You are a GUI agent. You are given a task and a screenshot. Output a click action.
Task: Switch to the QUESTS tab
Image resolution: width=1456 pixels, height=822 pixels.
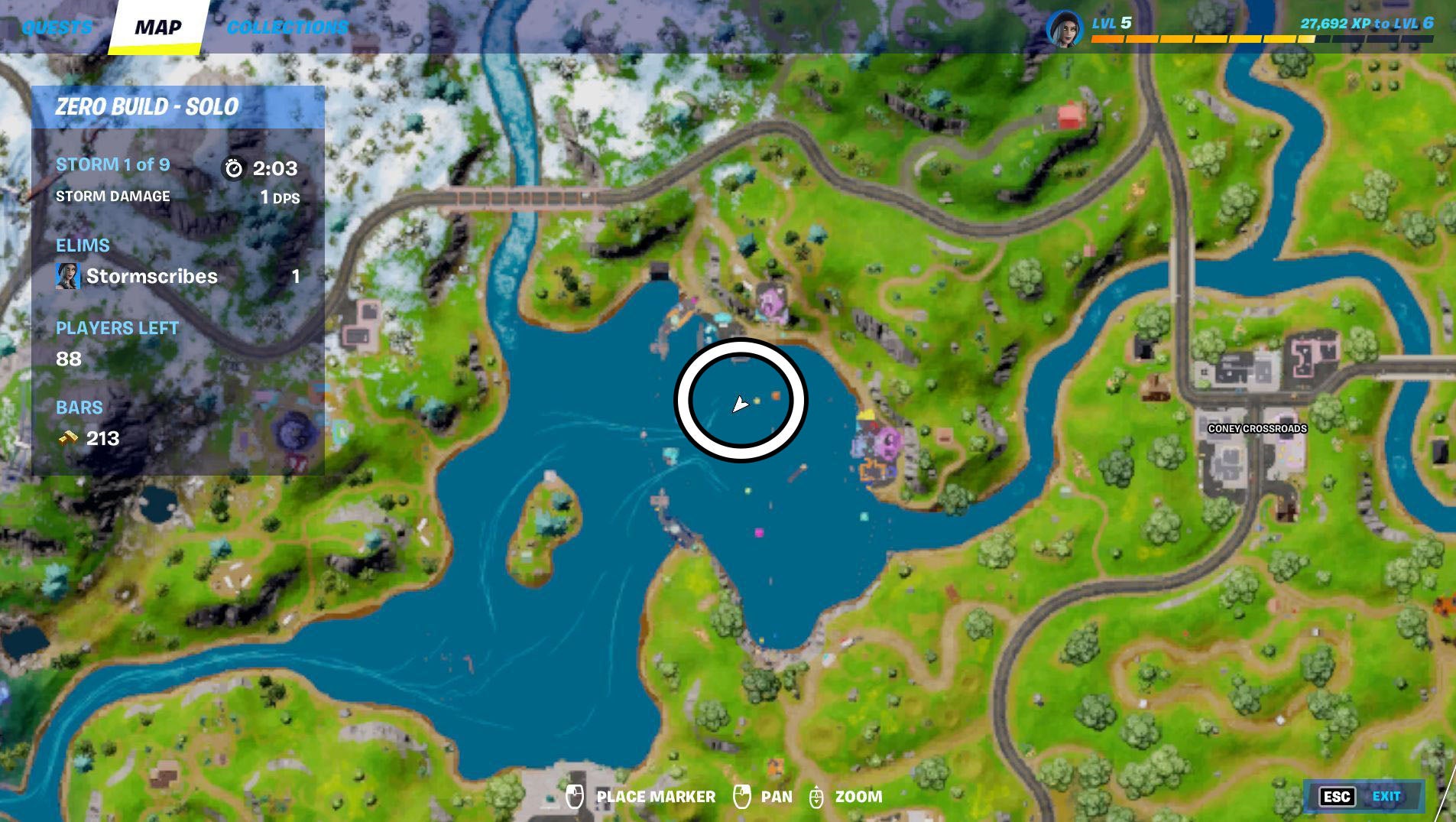point(57,27)
